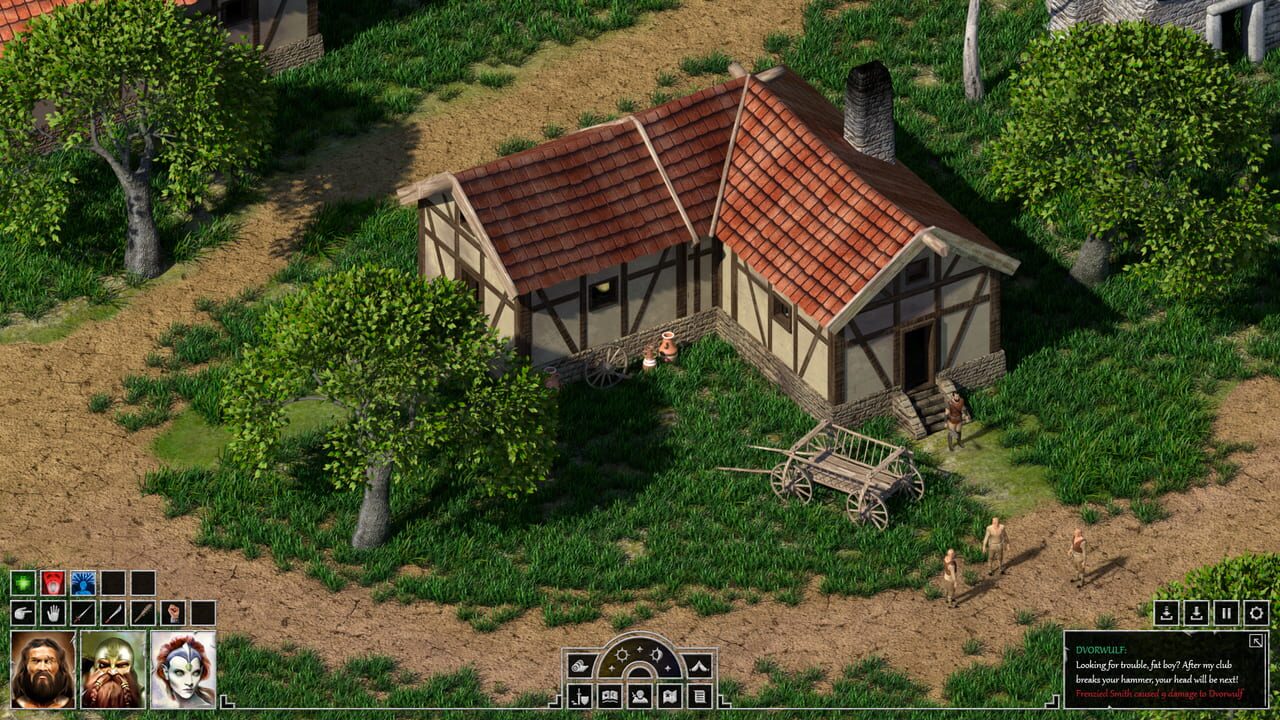This screenshot has height=720, width=1280.
Task: Open the character sheet screen
Action: pyautogui.click(x=639, y=695)
